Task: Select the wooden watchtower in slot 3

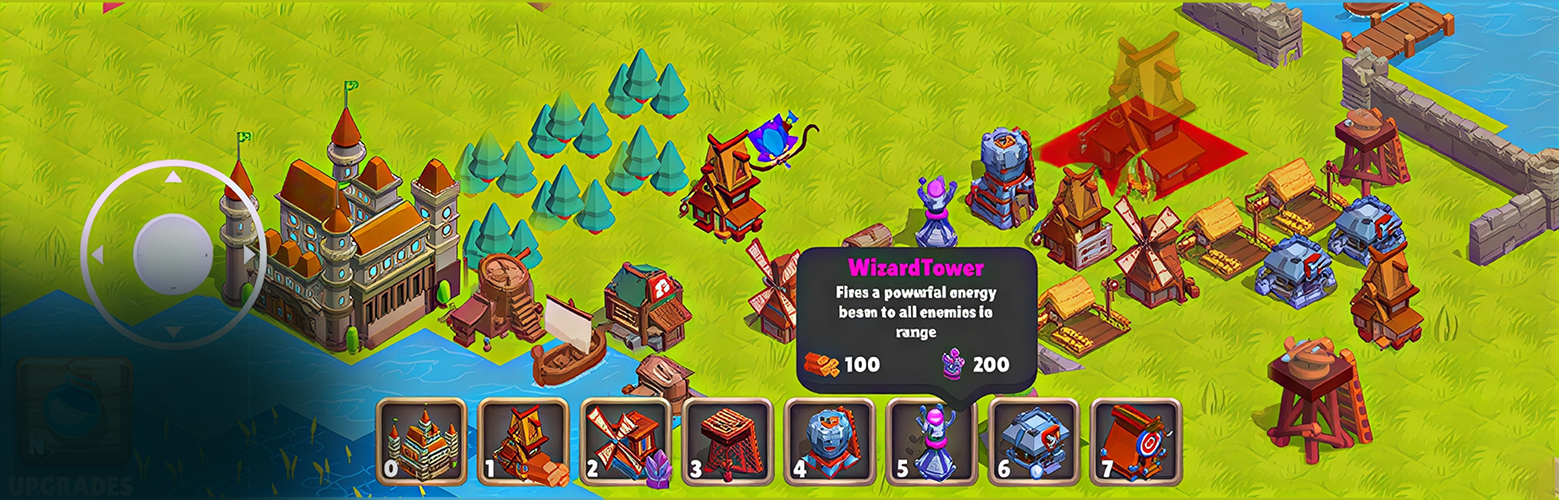Action: (728, 442)
